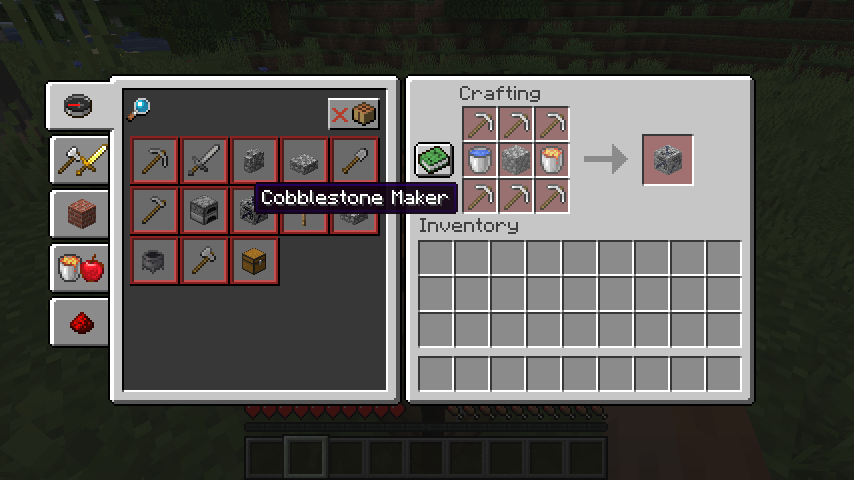Pick the axe recipe in the recipe book
This screenshot has height=480, width=854.
coord(205,261)
